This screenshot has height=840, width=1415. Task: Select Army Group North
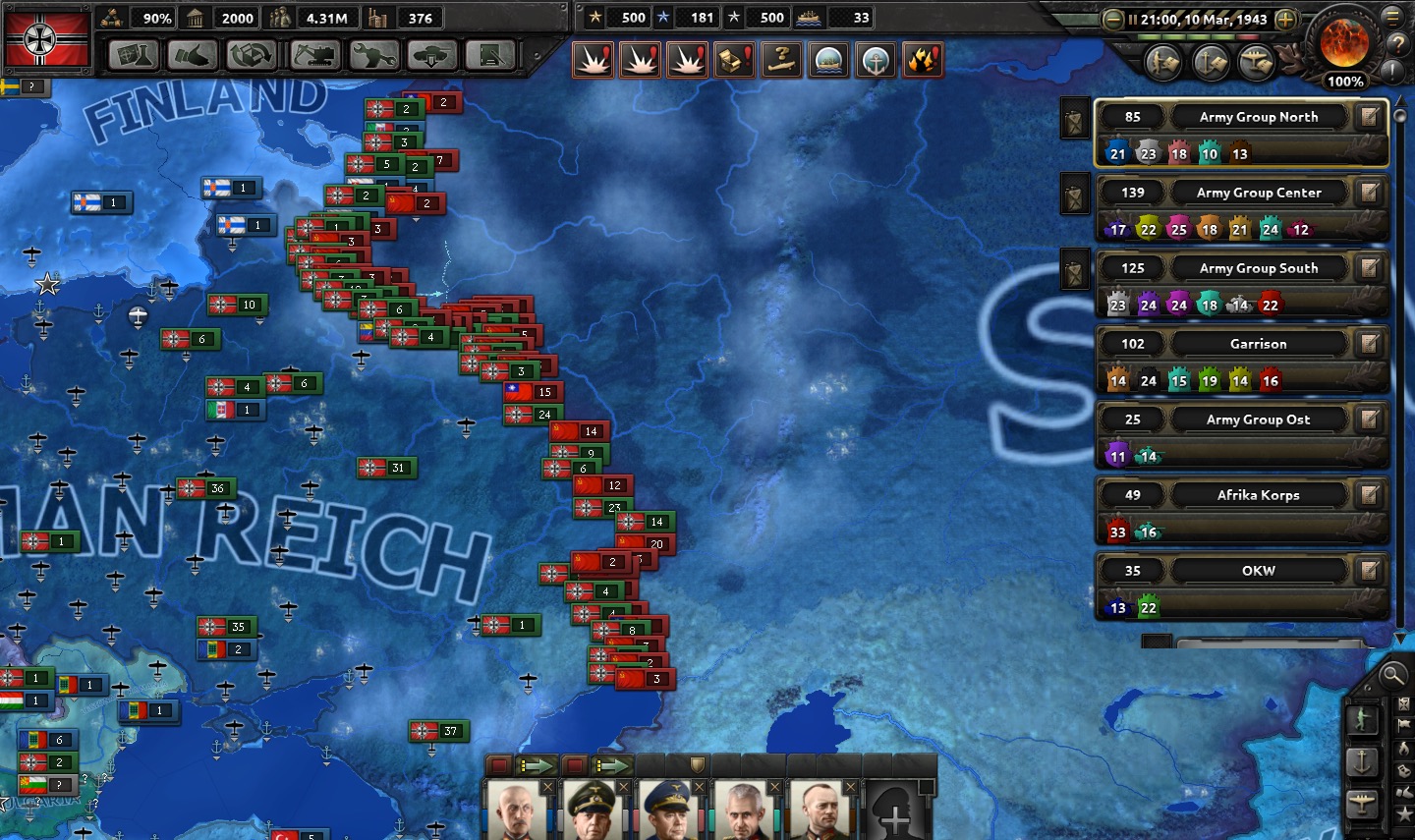click(1258, 117)
